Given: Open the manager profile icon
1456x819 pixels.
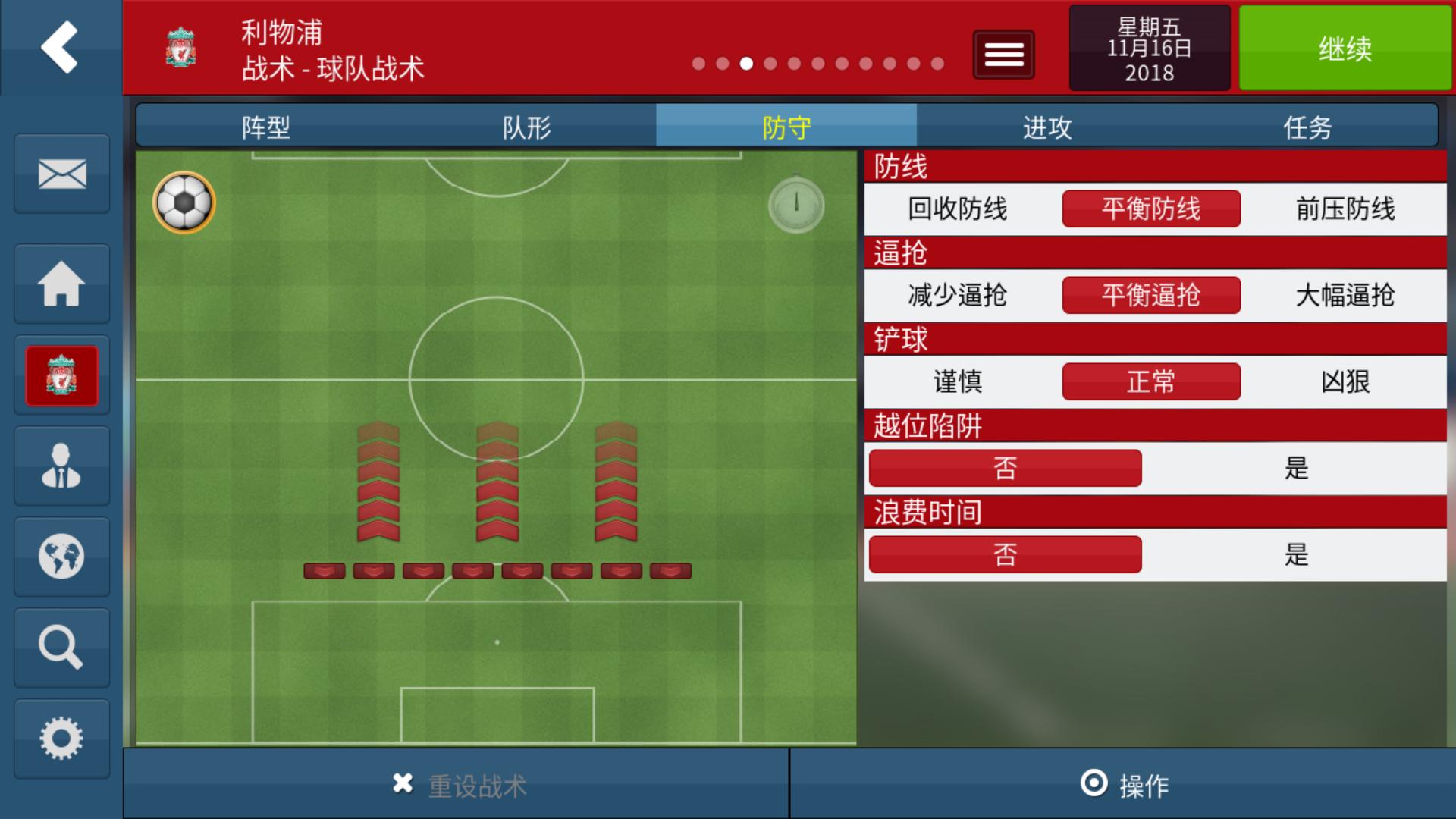Looking at the screenshot, I should pyautogui.click(x=61, y=465).
